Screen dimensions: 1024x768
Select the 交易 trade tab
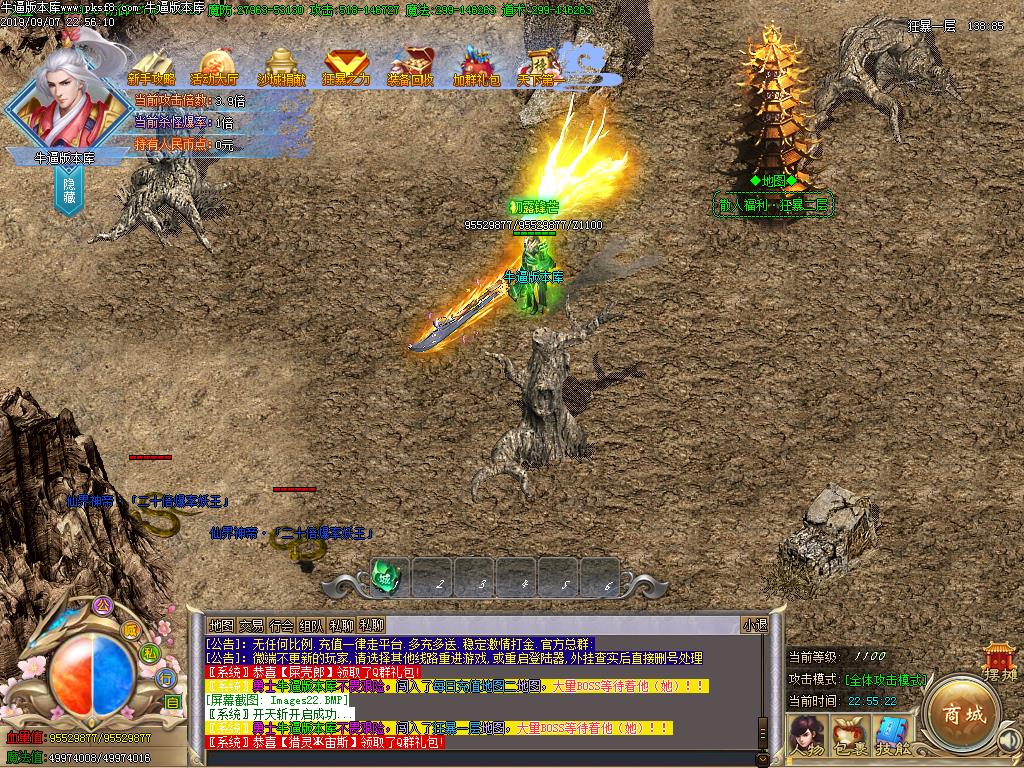click(x=251, y=625)
